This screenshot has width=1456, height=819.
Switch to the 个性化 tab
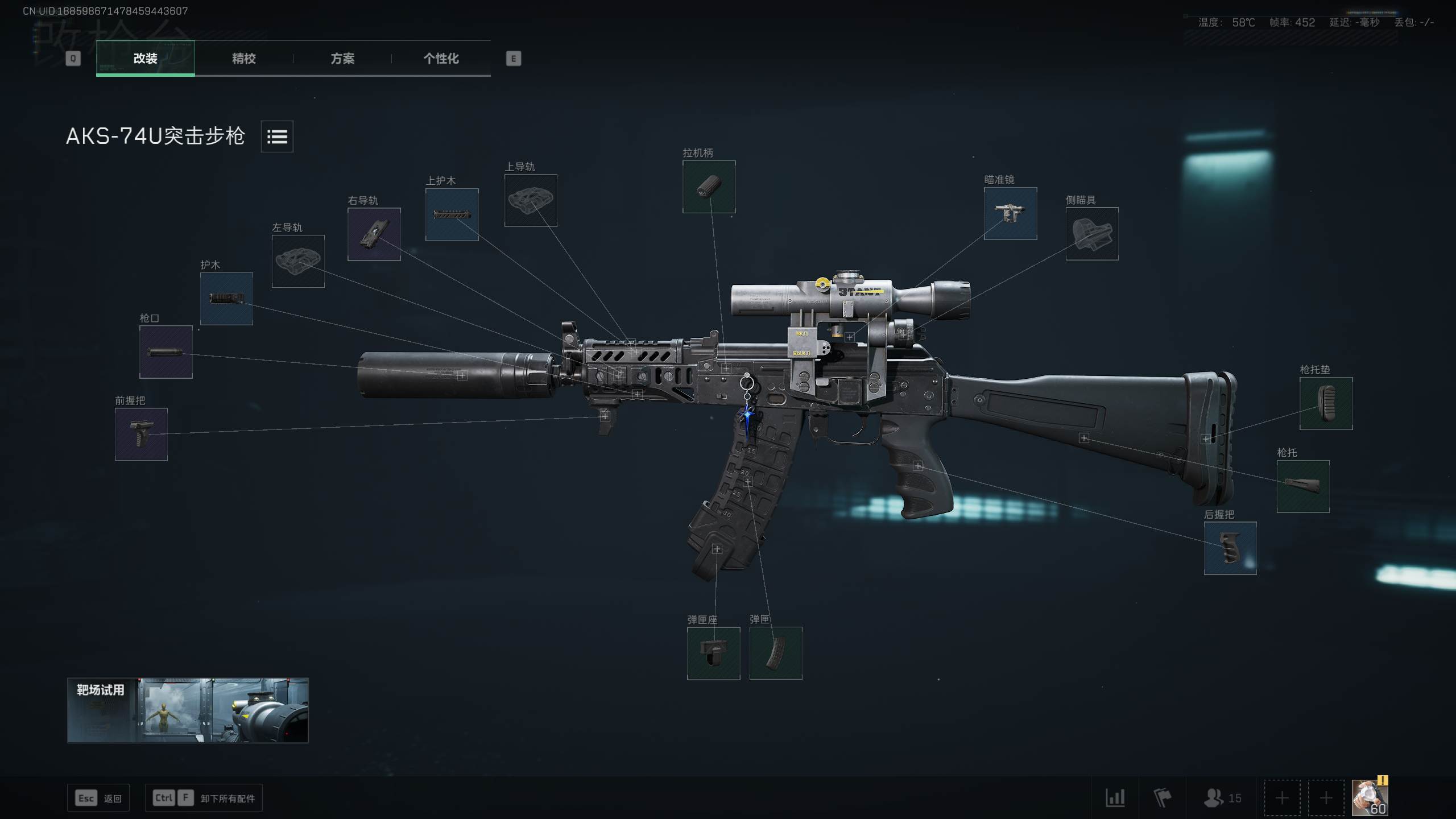(x=440, y=59)
